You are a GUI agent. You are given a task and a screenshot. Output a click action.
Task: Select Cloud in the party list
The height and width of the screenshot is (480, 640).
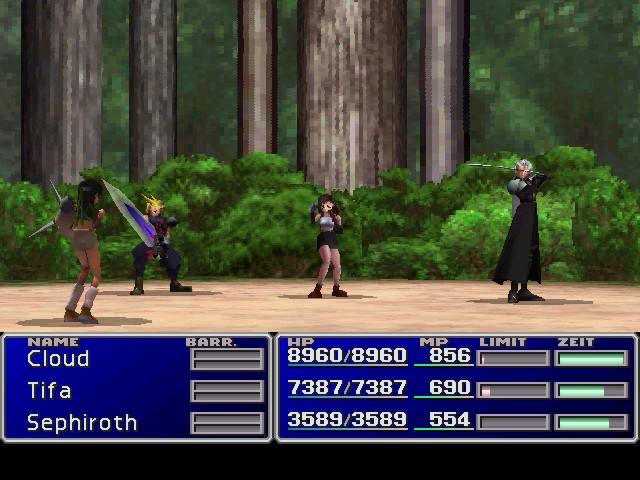point(58,359)
